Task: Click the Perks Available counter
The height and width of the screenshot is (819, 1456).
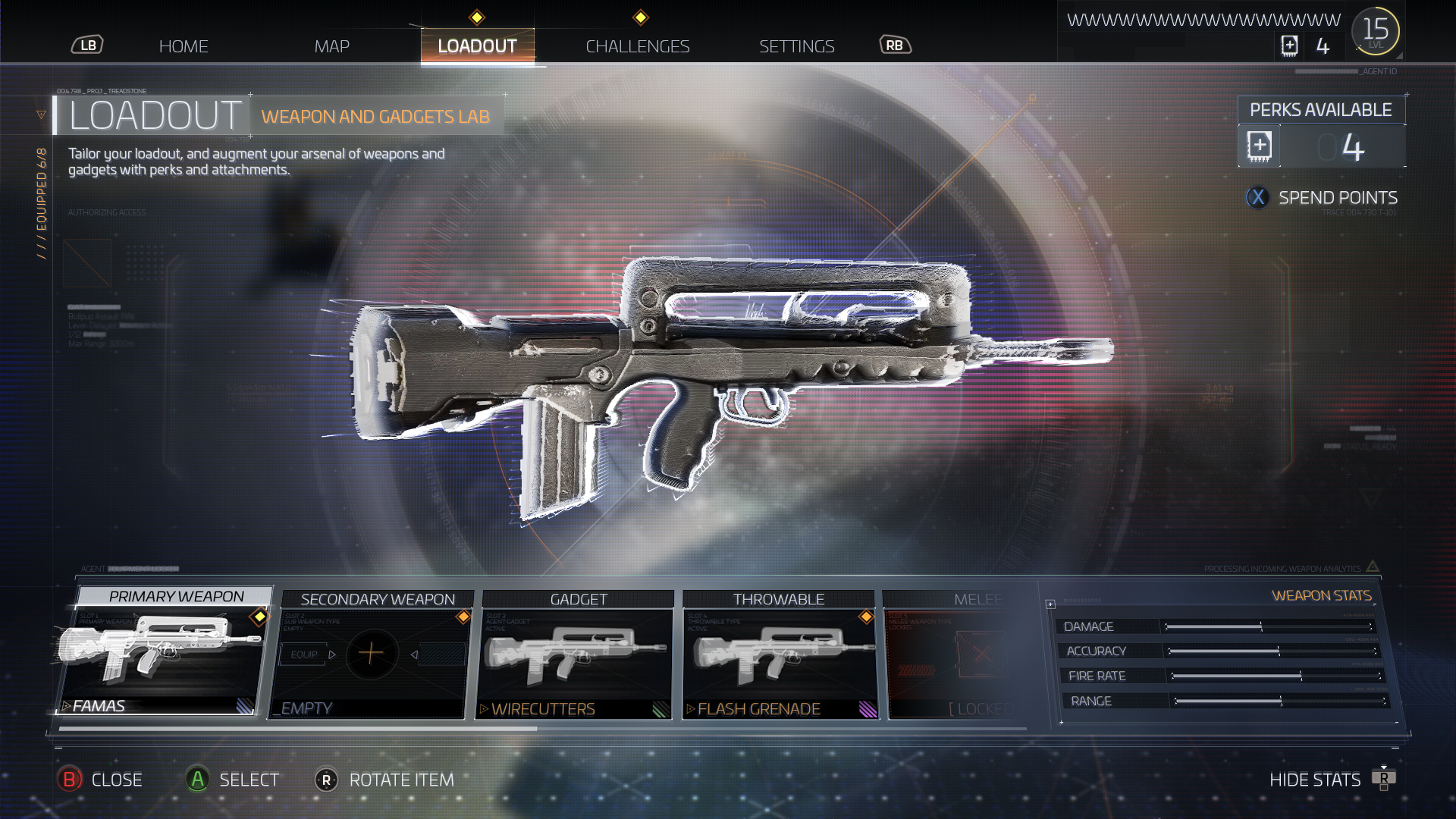Action: pos(1321,146)
